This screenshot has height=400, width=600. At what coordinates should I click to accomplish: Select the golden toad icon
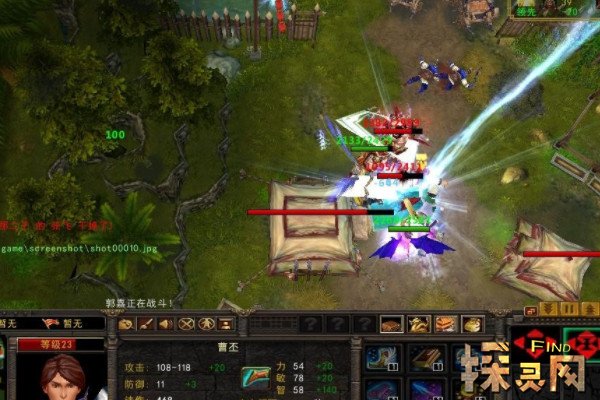tap(471, 324)
